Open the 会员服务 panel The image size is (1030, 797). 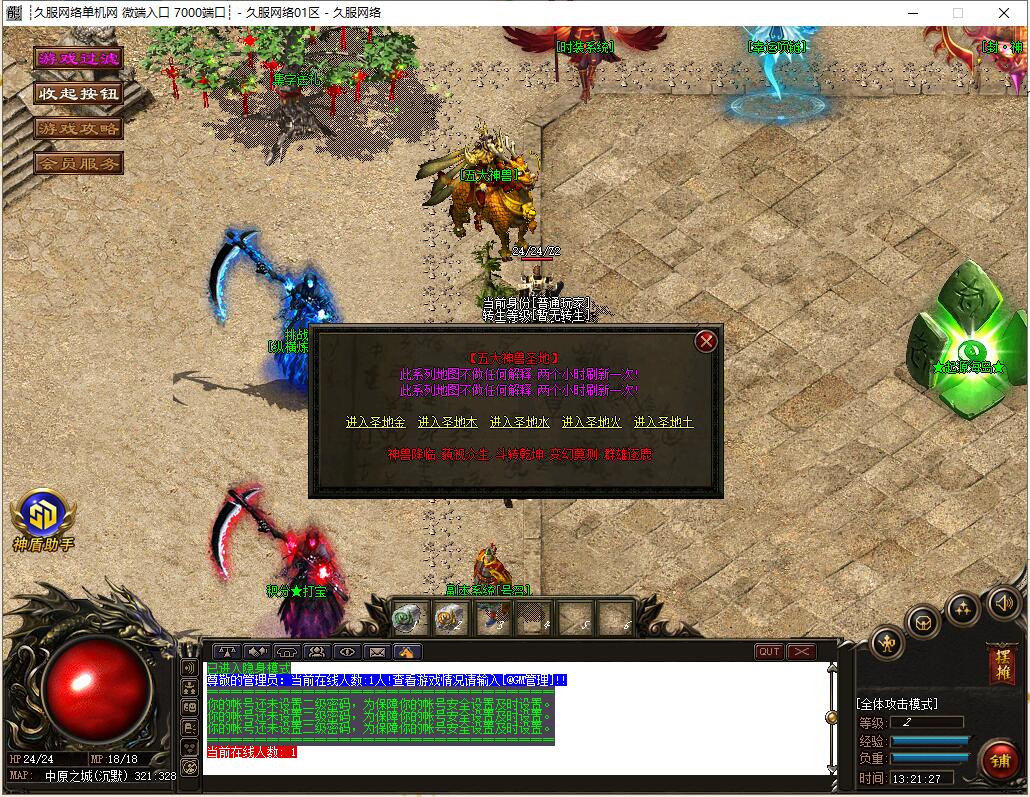[x=78, y=162]
